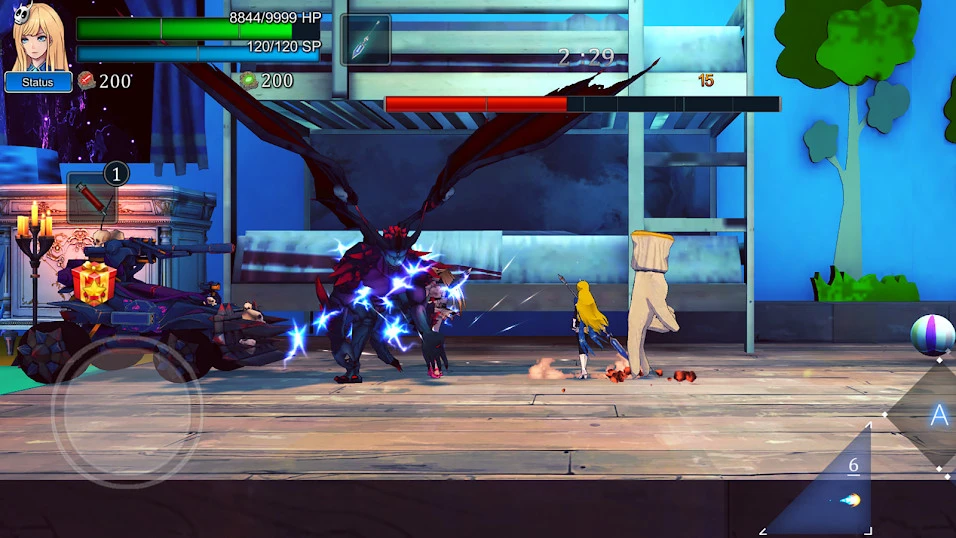Open the Status screen
This screenshot has width=956, height=538.
click(38, 82)
